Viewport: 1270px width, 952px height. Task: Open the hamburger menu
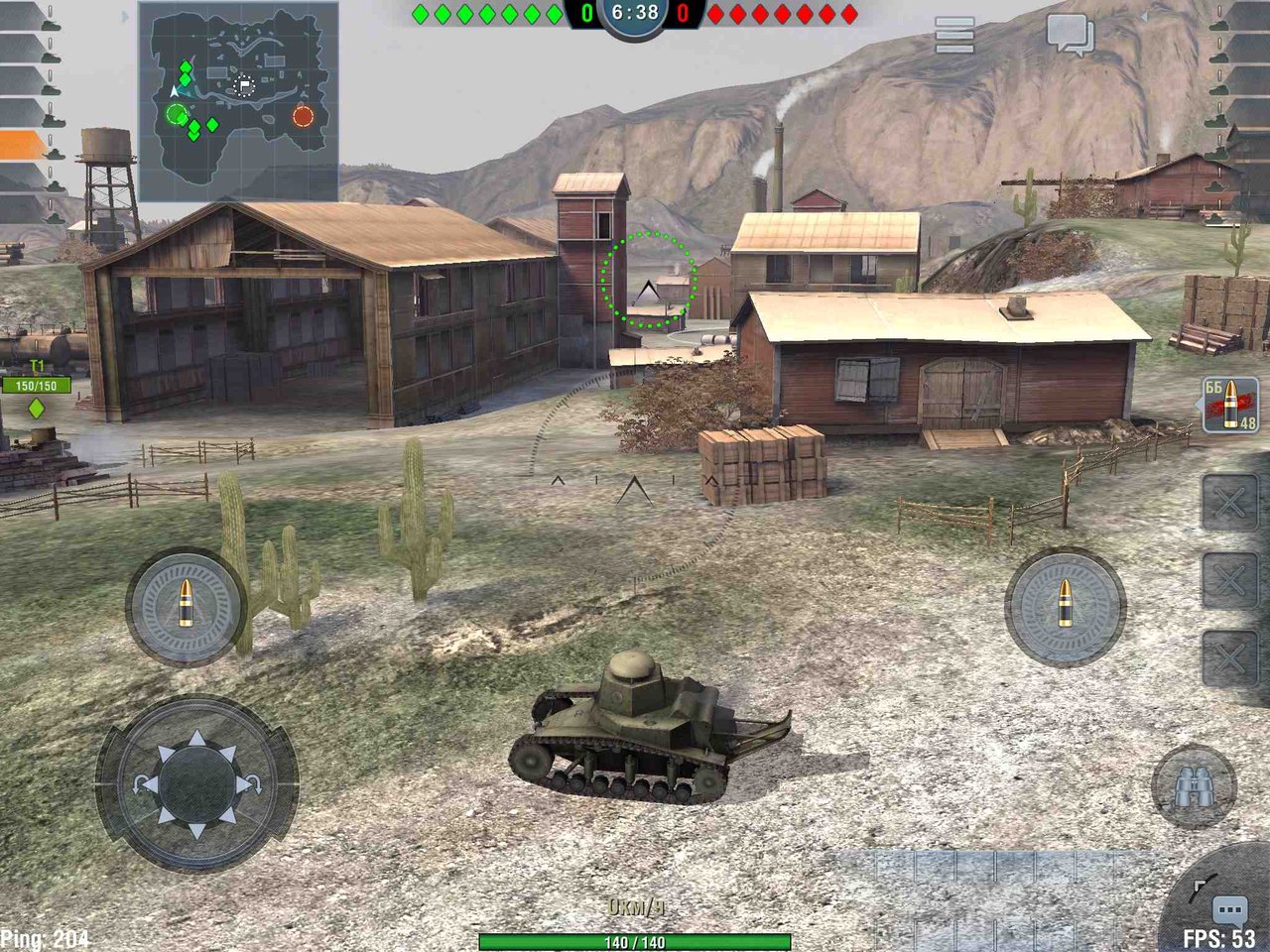coord(954,36)
